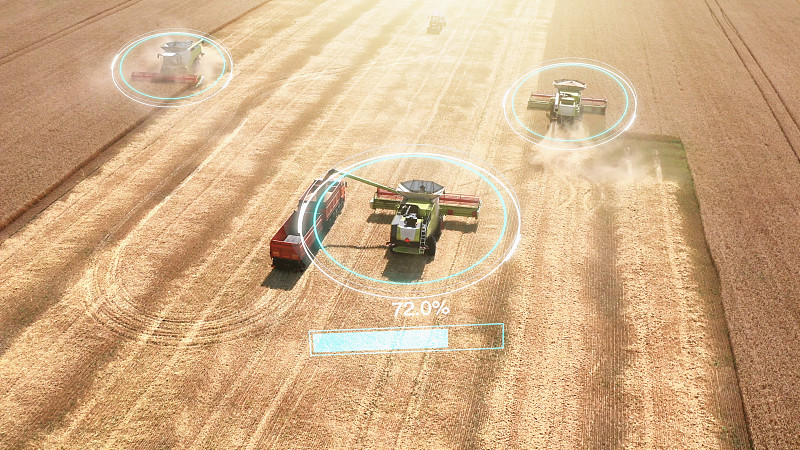Select the ringed harvester unloading into the red trailer
800x450 pixels.
(x=417, y=215)
